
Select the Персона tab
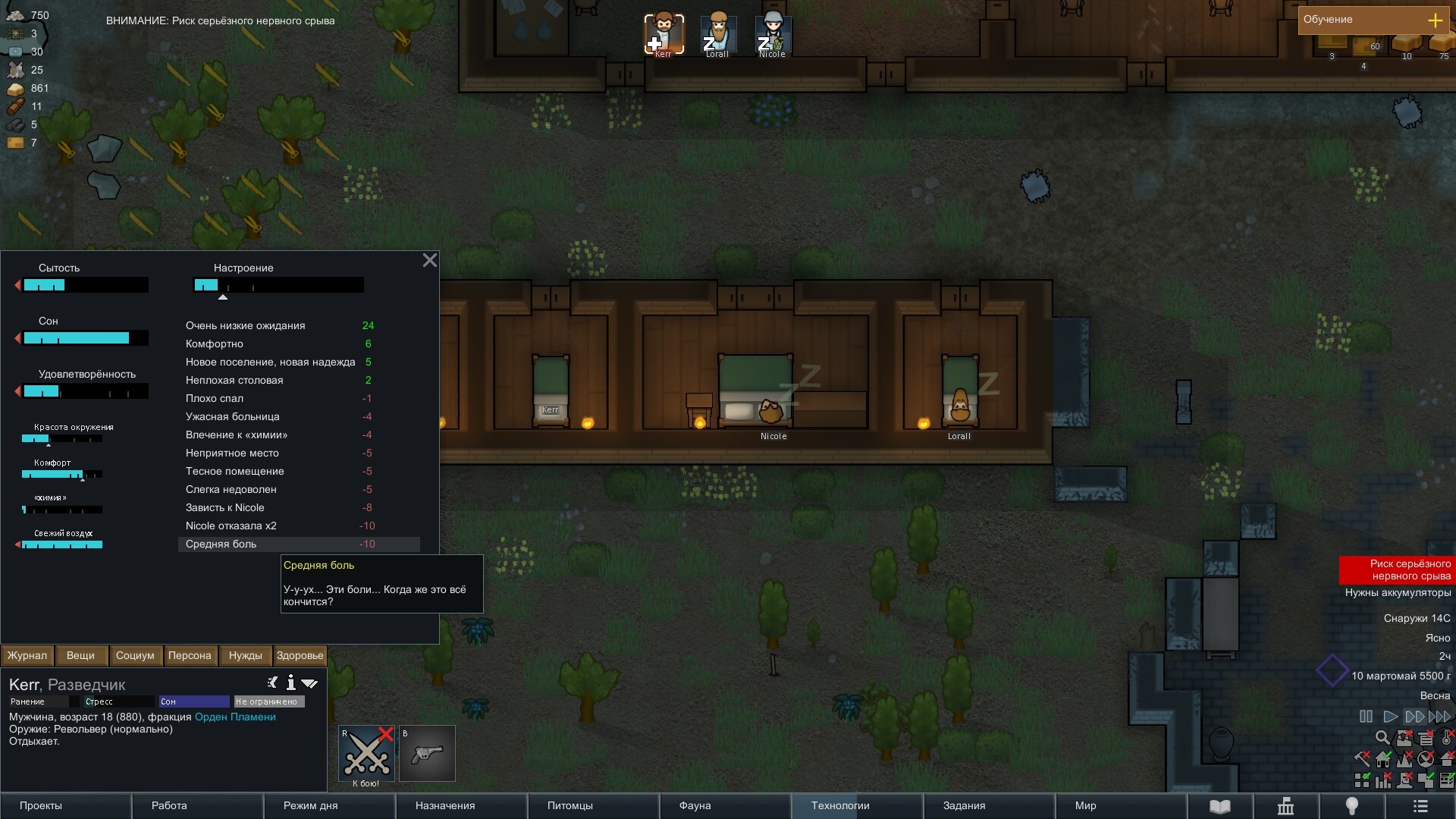click(190, 656)
